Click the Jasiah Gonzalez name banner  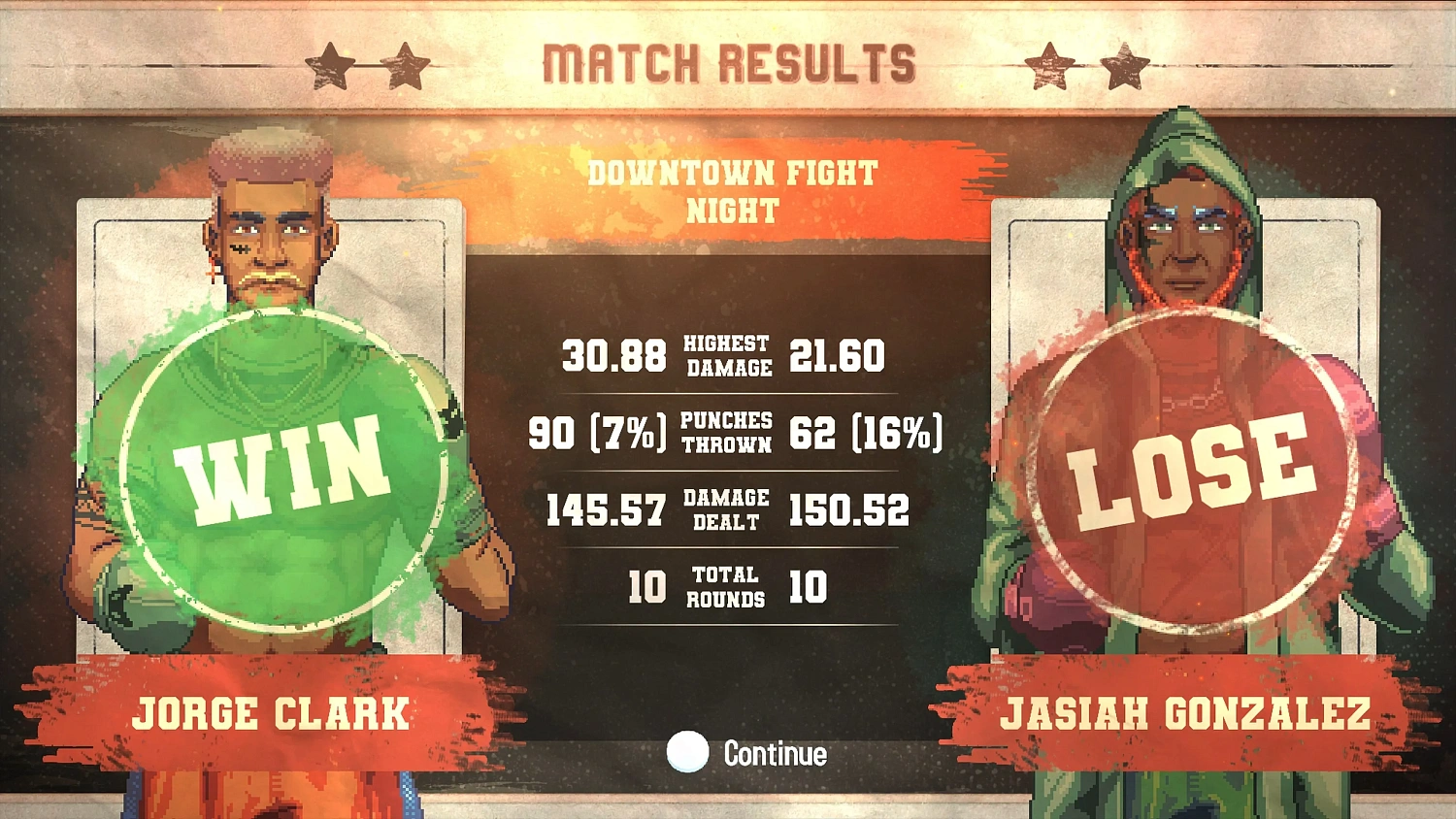(x=1186, y=715)
